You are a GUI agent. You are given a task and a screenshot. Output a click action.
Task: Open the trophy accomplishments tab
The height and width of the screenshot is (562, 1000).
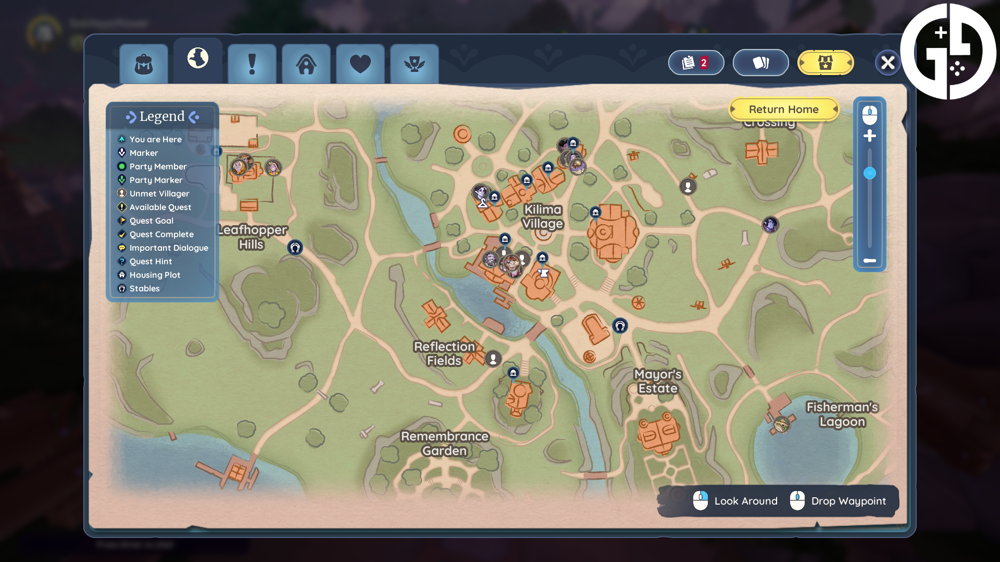[414, 65]
